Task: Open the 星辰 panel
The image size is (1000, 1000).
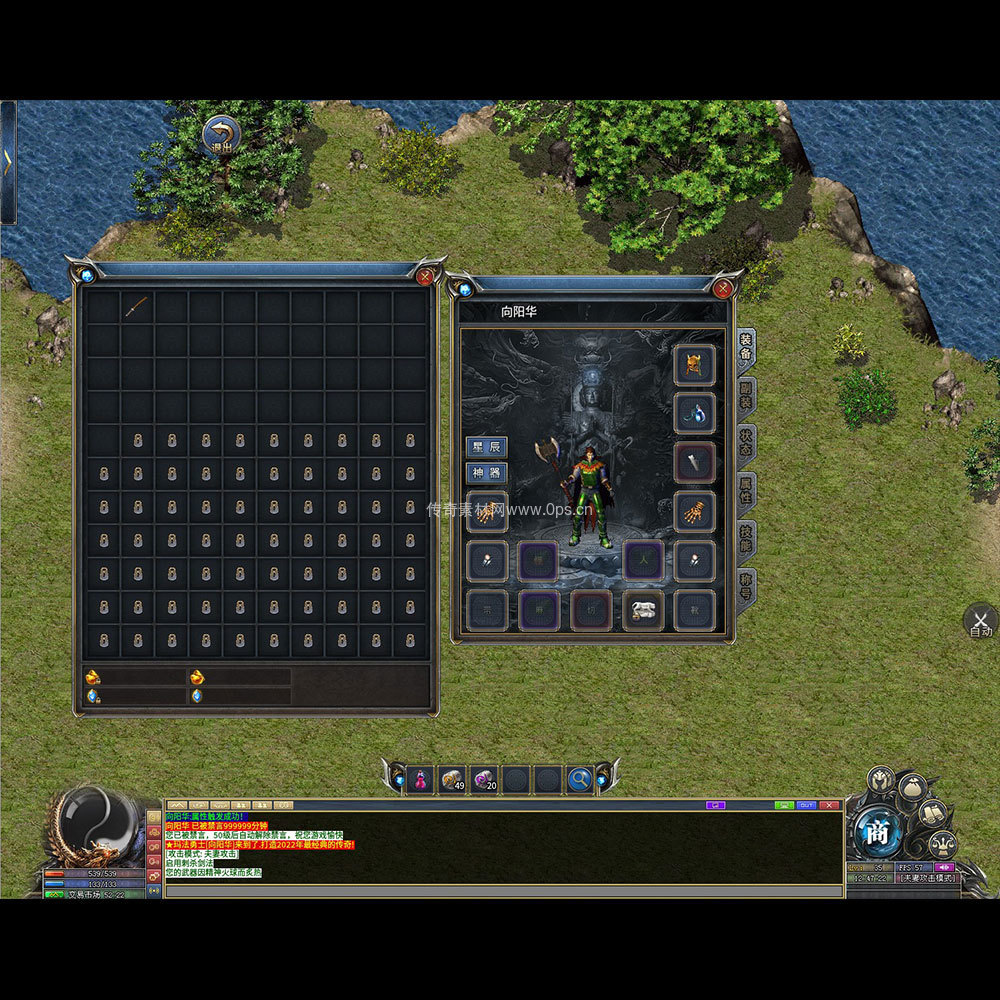Action: pos(487,447)
